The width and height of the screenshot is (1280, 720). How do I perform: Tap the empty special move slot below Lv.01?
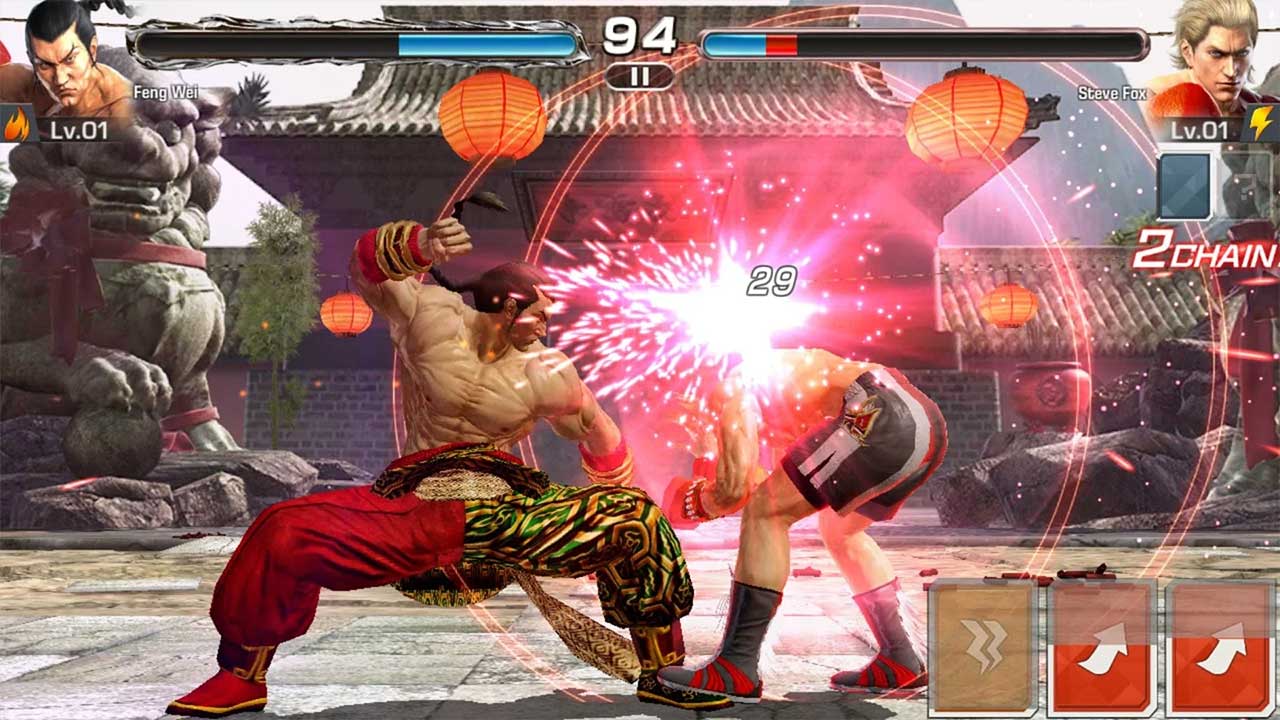[x=1185, y=185]
